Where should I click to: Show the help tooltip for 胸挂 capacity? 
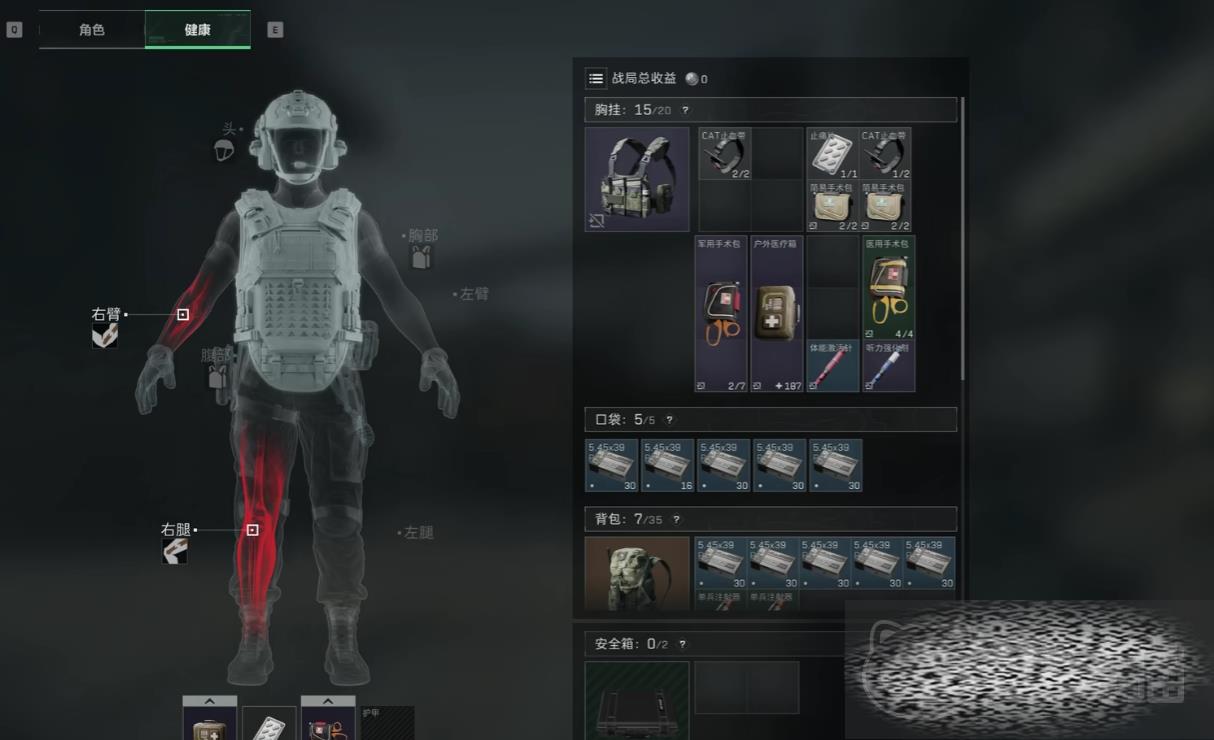click(685, 110)
